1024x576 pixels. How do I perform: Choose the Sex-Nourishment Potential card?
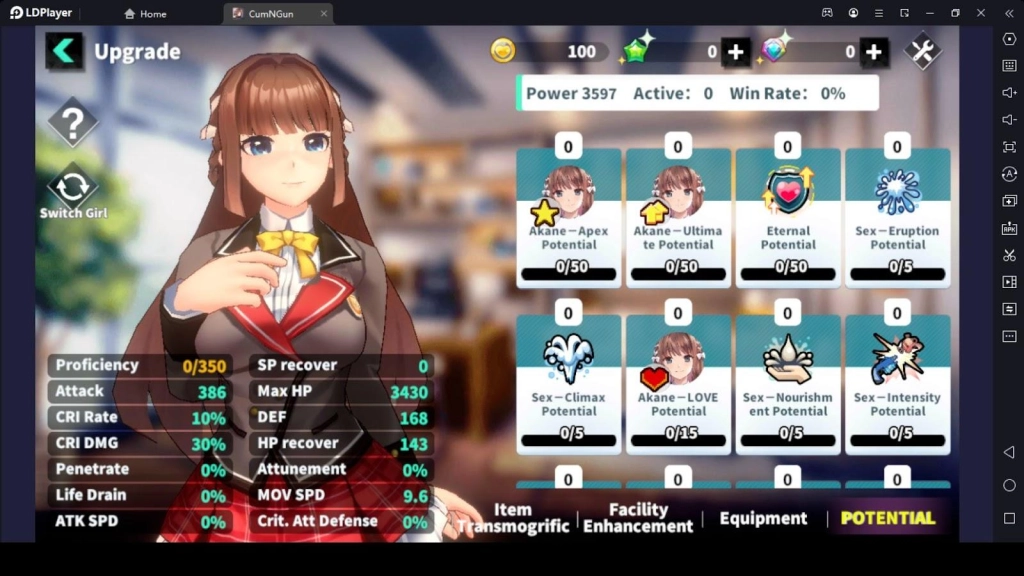[788, 385]
